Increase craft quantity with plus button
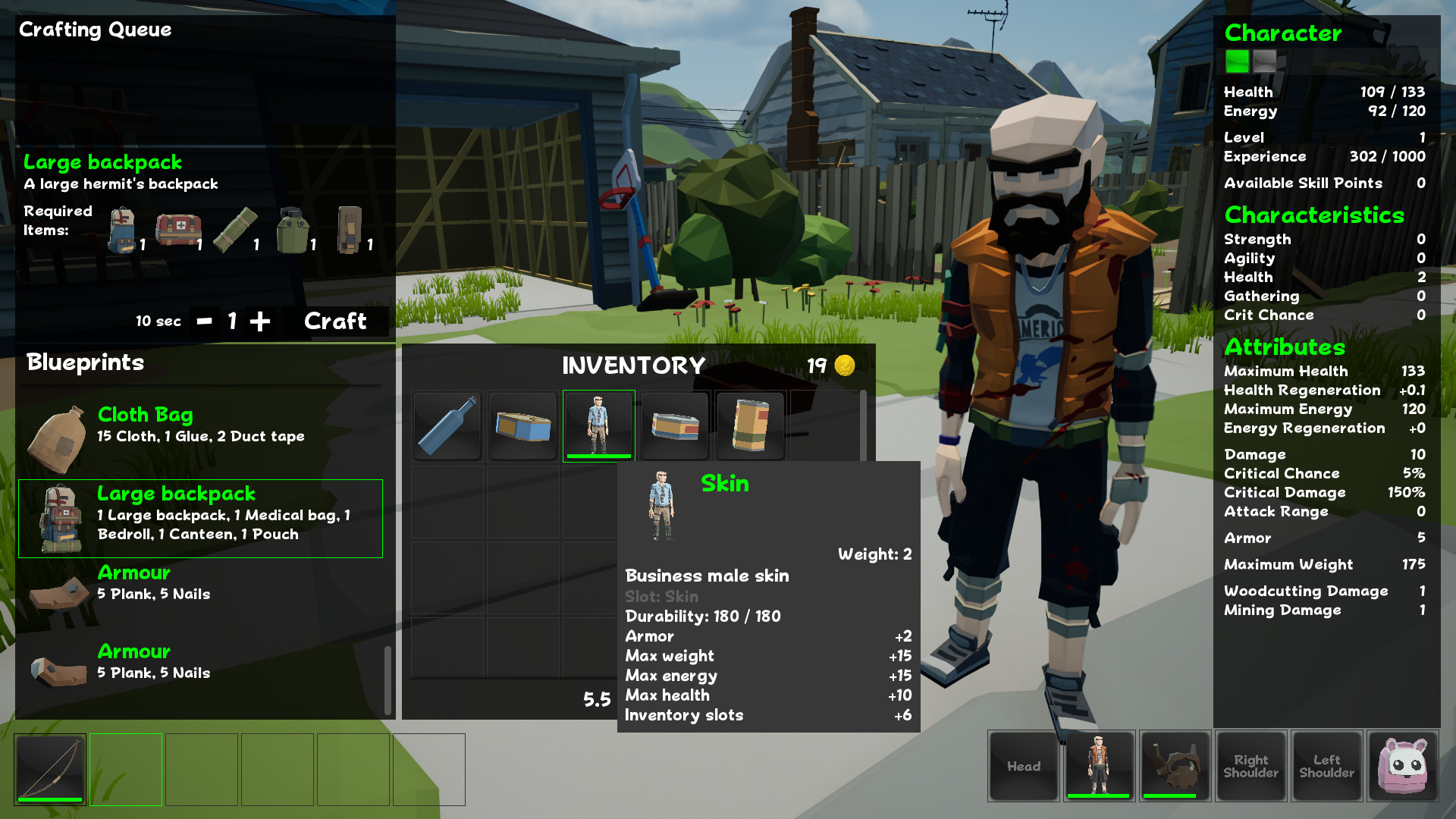The image size is (1456, 819). click(260, 322)
